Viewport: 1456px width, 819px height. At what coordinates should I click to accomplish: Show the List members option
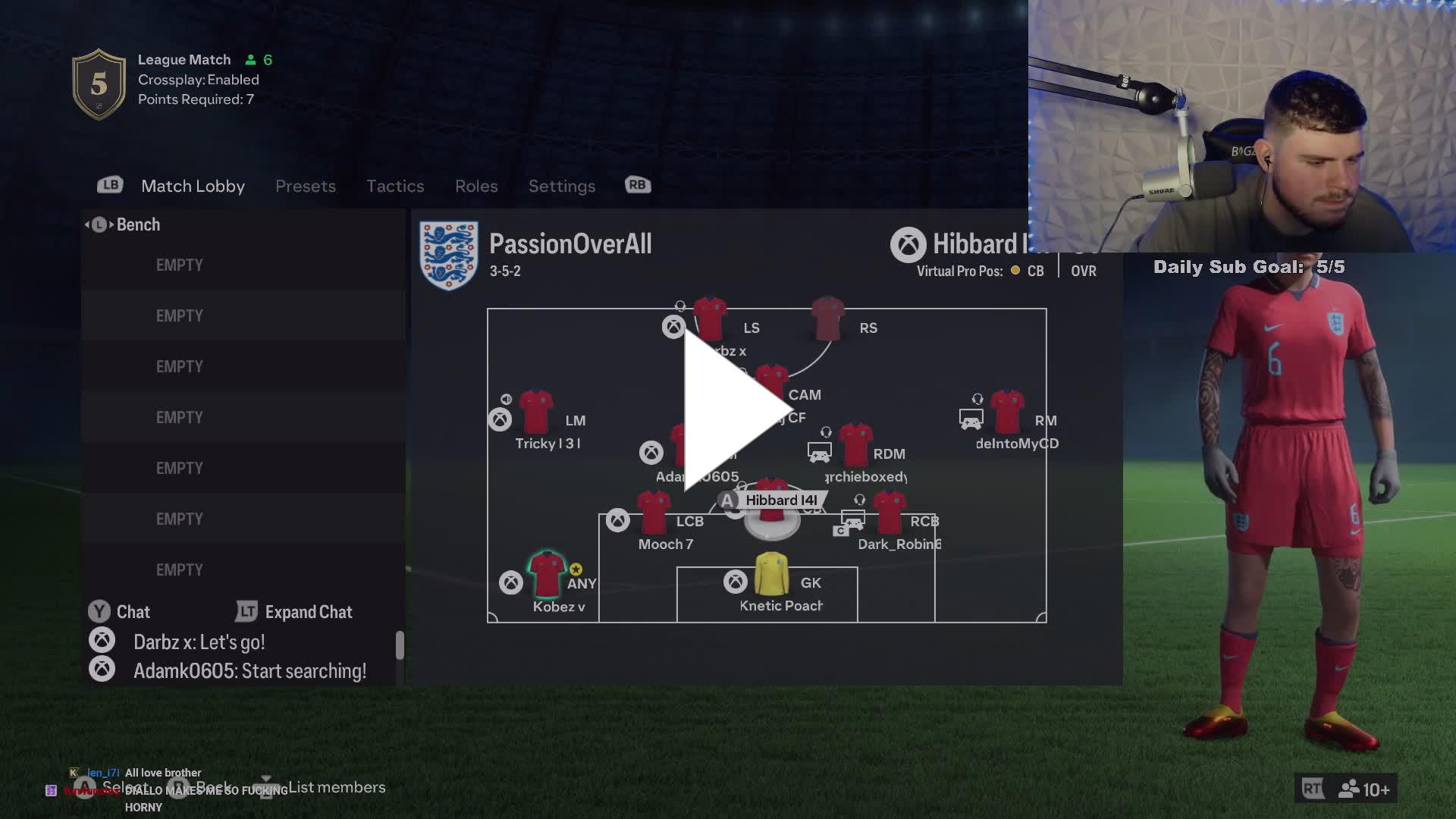[336, 787]
